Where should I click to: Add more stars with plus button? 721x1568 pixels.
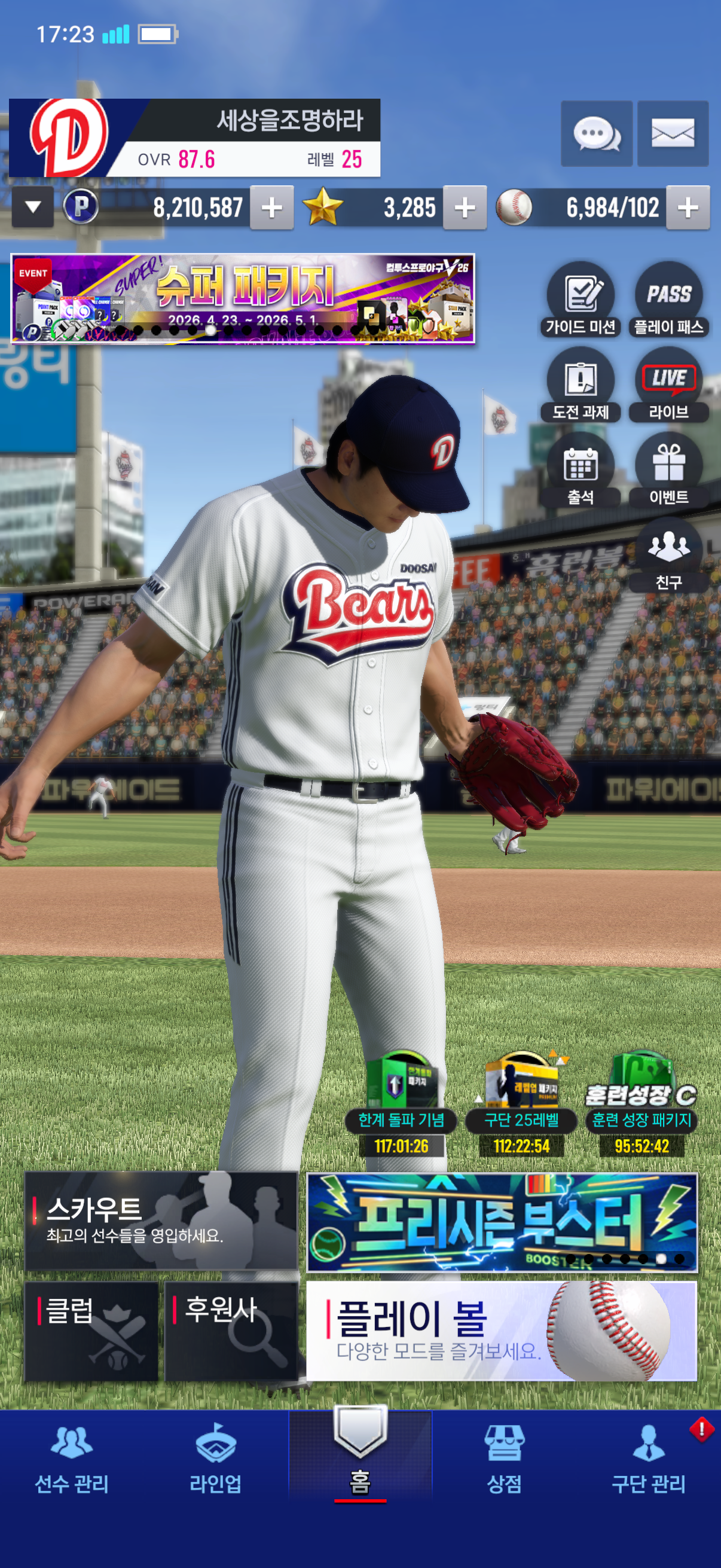(x=465, y=208)
